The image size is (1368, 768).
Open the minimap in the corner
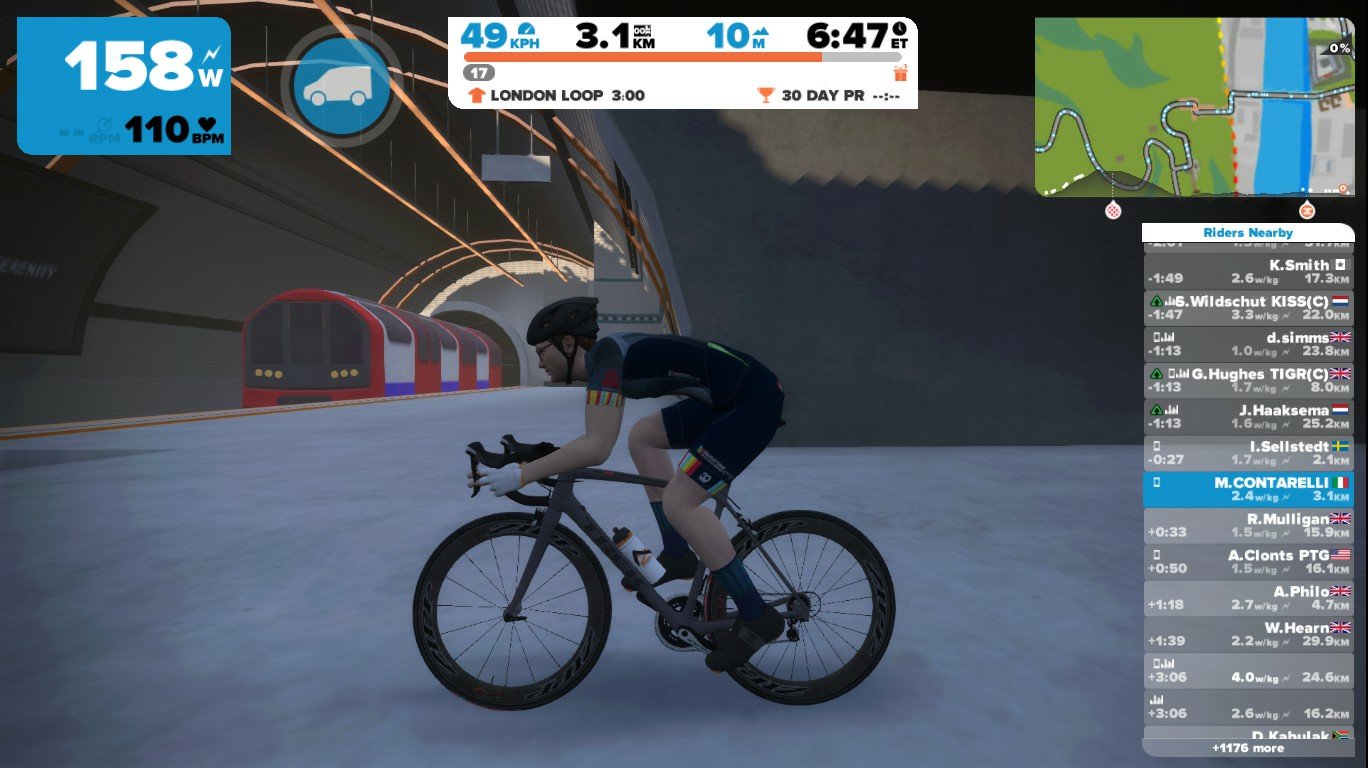click(x=1193, y=106)
